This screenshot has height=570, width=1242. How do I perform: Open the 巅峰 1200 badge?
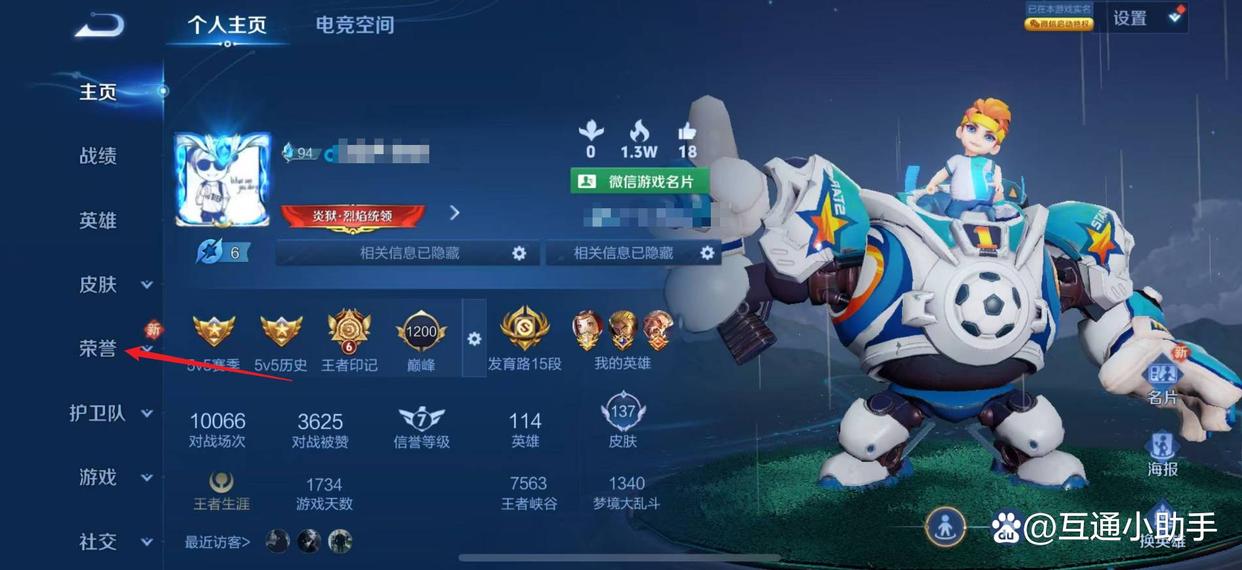[421, 338]
